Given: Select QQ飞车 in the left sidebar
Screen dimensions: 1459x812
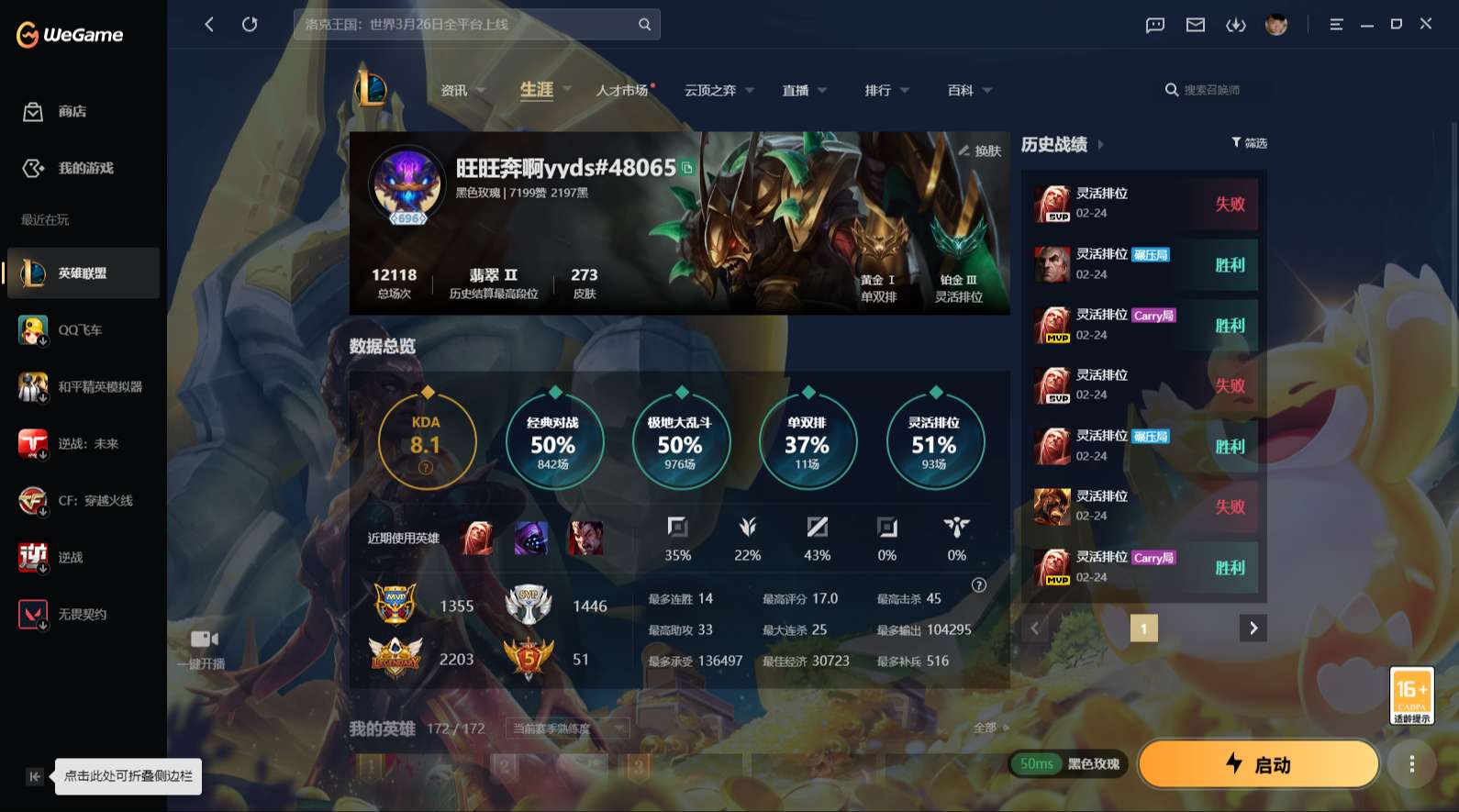Looking at the screenshot, I should click(83, 329).
